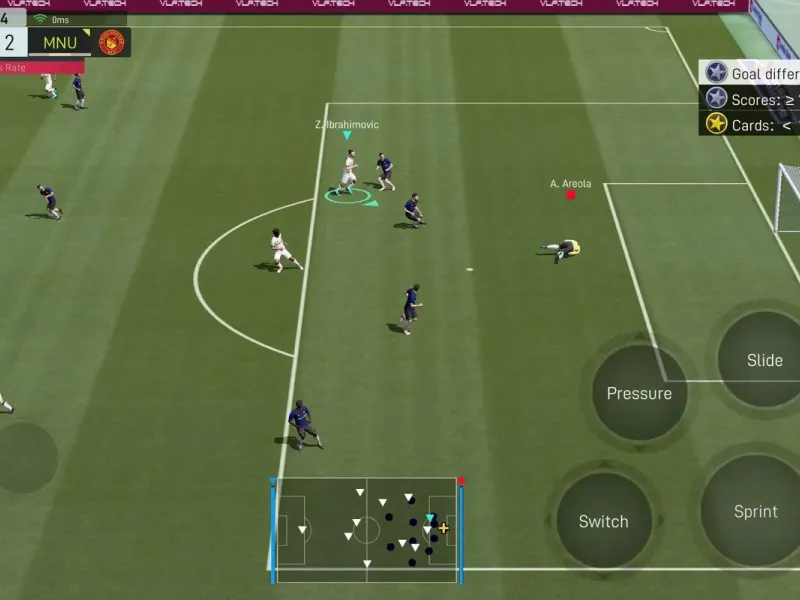Hold the Sprint button
The width and height of the screenshot is (800, 600).
[755, 511]
